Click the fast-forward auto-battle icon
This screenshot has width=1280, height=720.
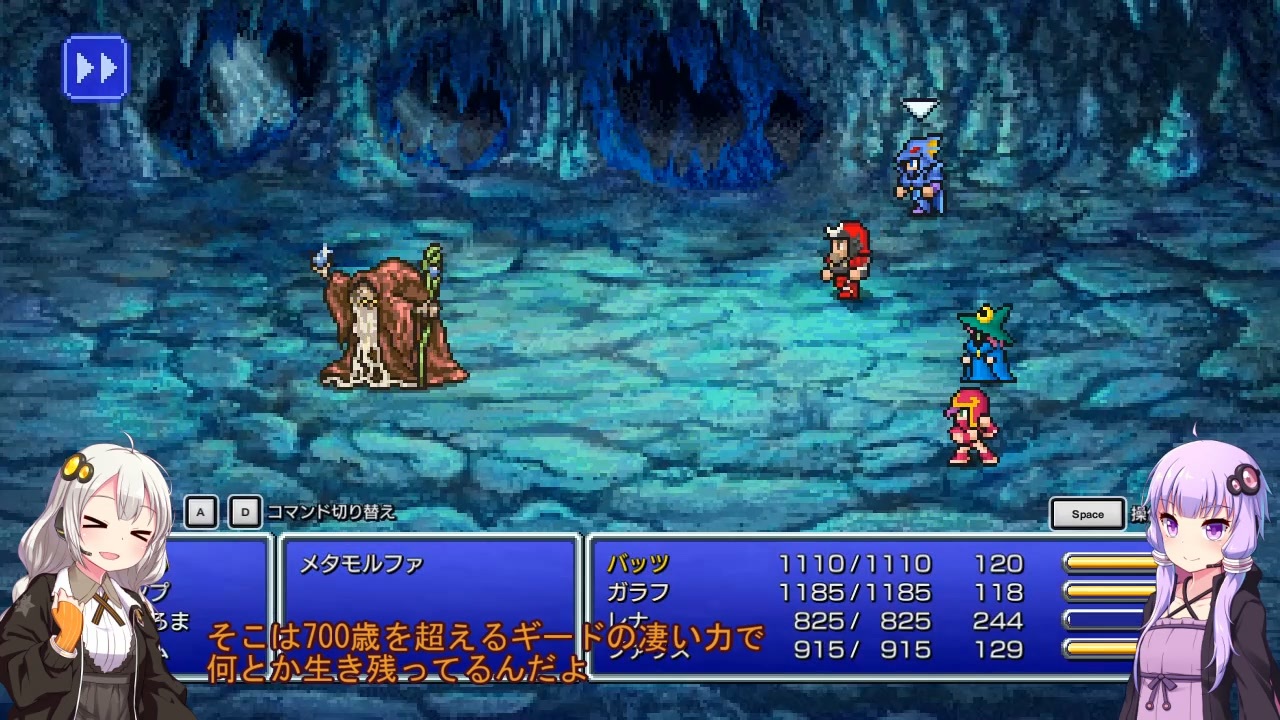point(93,66)
